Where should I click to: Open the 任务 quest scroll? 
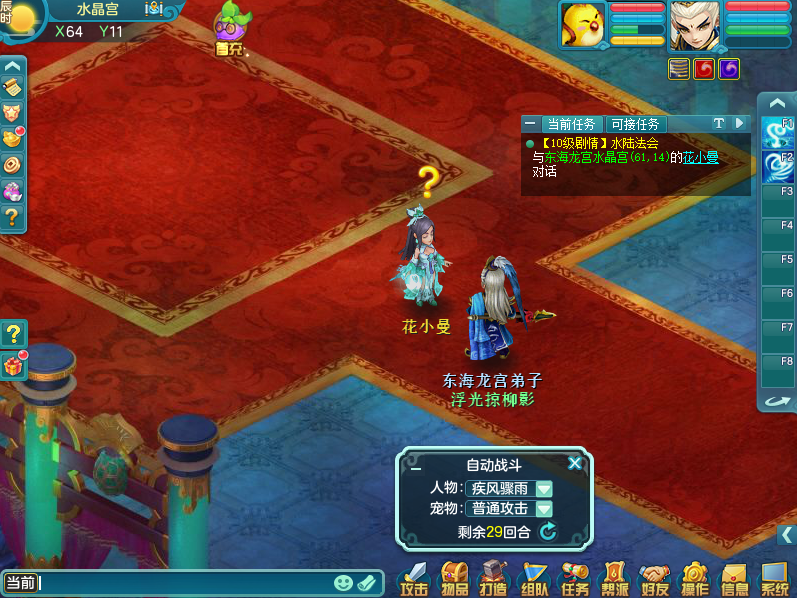point(574,578)
